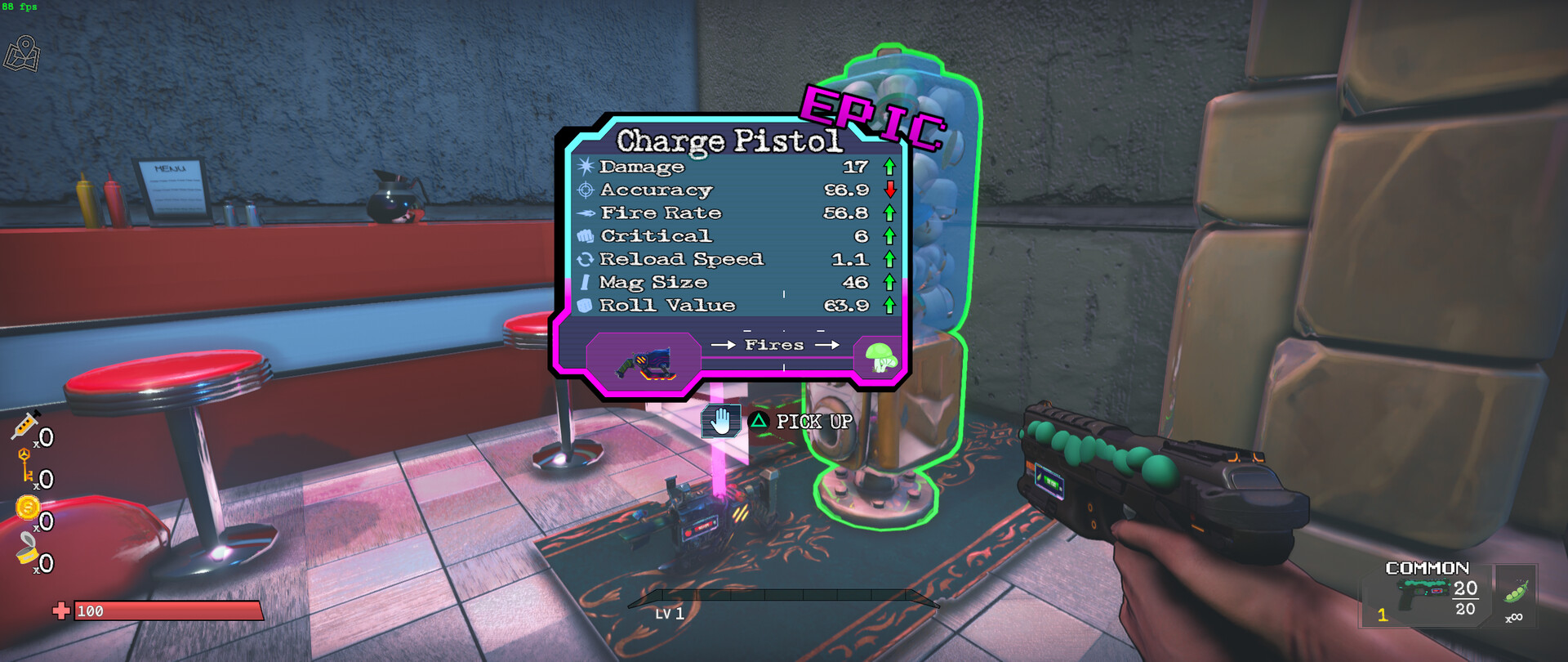
Task: Click the tin can item icon
Action: pos(27,549)
